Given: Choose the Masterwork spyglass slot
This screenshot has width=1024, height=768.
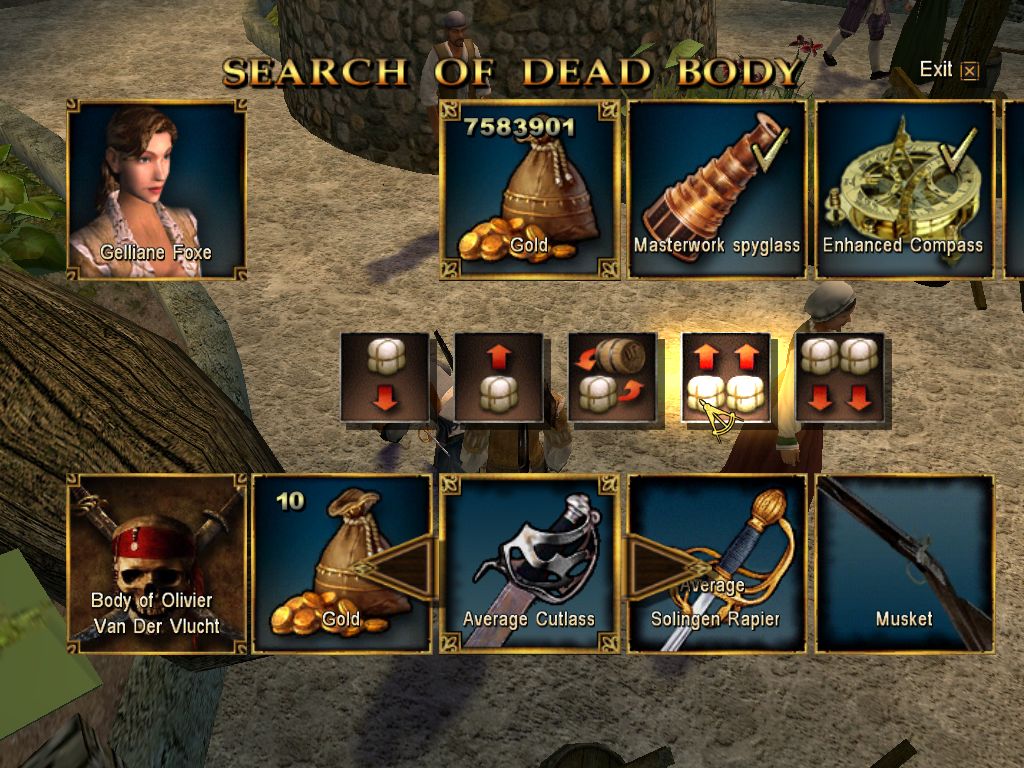Looking at the screenshot, I should 716,189.
